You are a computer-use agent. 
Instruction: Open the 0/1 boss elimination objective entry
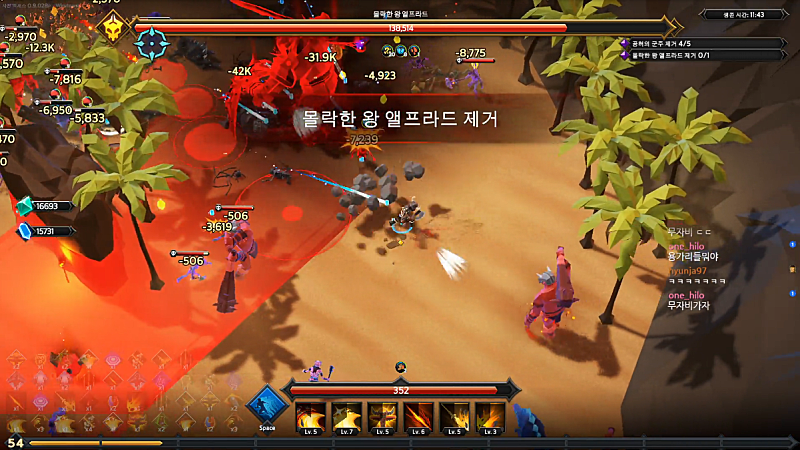pos(705,54)
